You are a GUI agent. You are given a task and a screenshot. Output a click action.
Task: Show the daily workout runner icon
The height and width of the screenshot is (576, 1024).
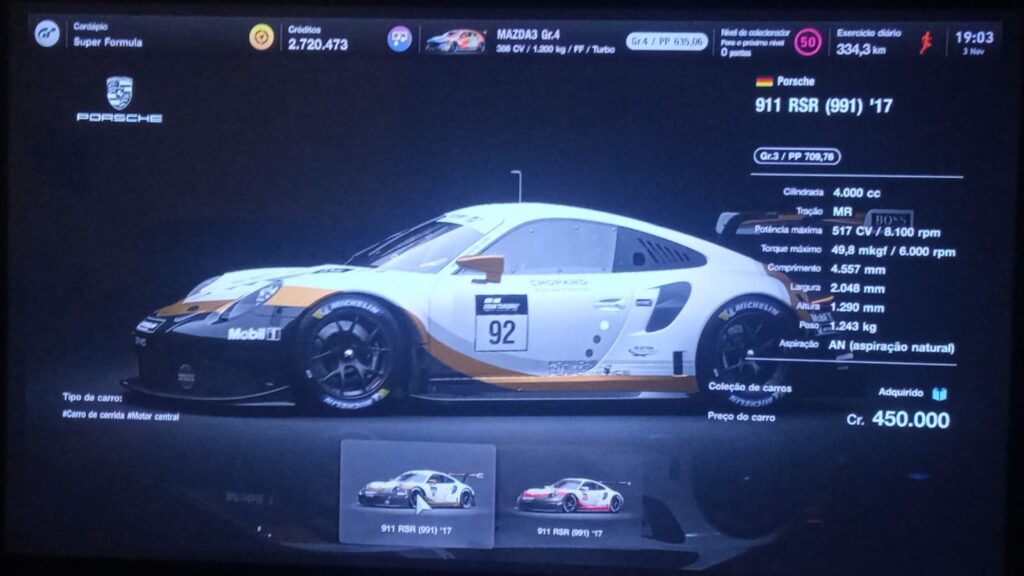coord(926,42)
